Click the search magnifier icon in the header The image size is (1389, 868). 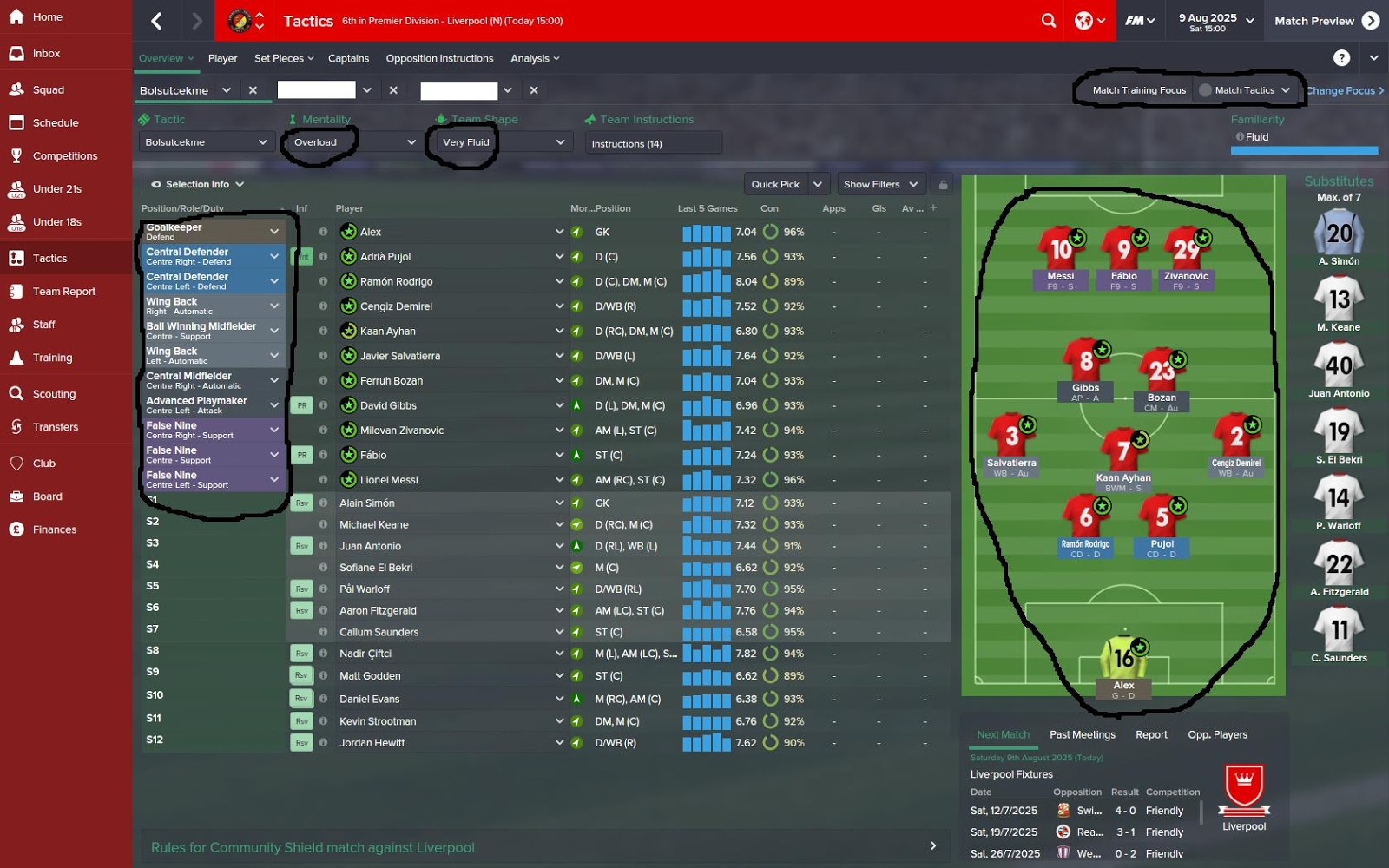tap(1049, 20)
